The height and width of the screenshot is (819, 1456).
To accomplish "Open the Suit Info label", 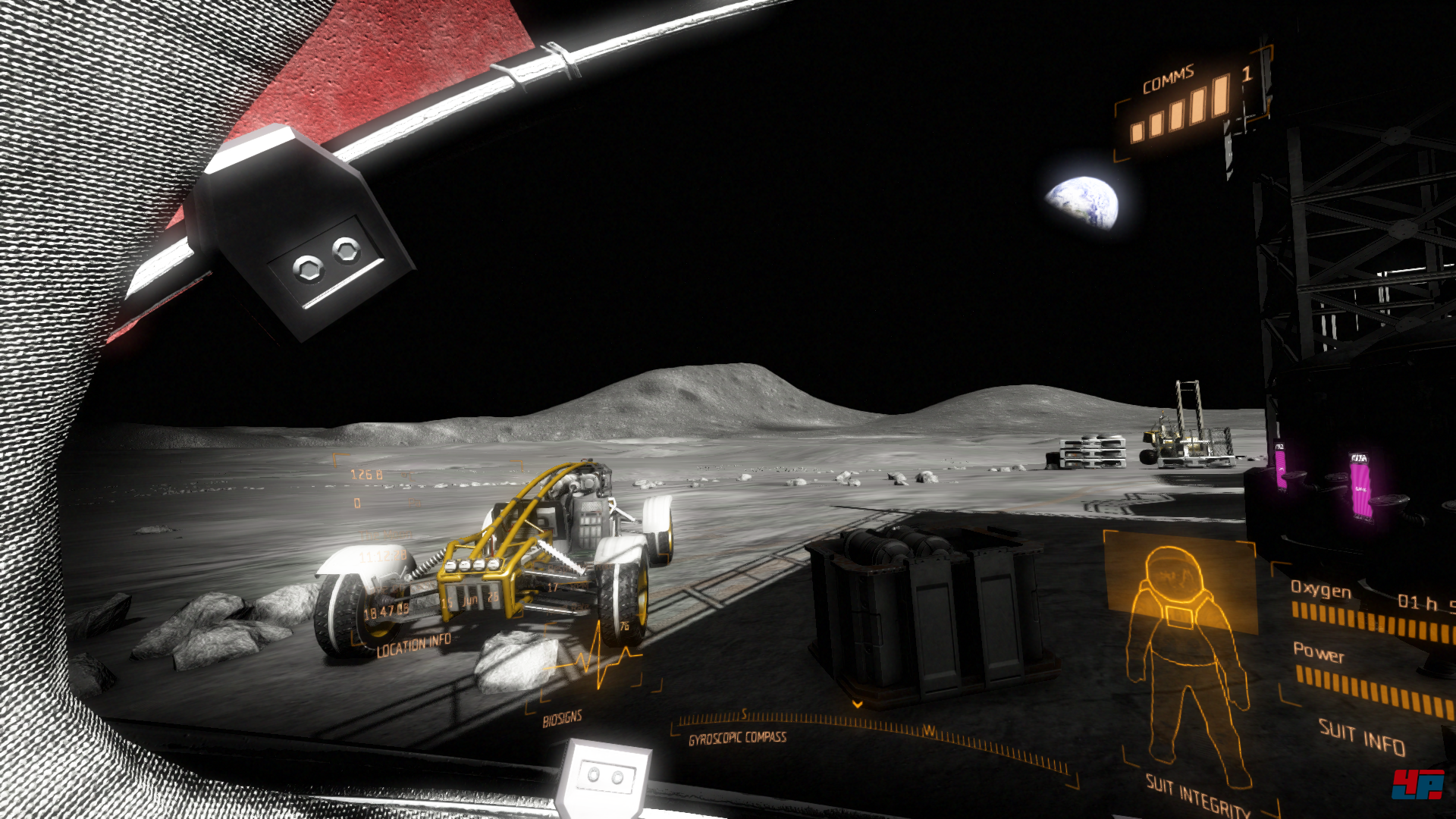I will point(1362,737).
